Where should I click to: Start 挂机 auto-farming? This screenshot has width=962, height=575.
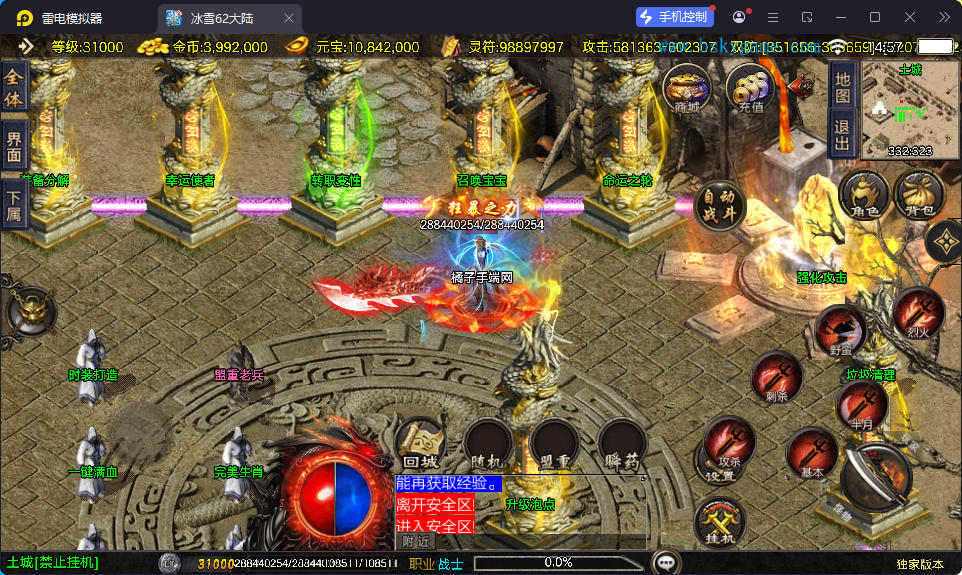click(x=719, y=521)
